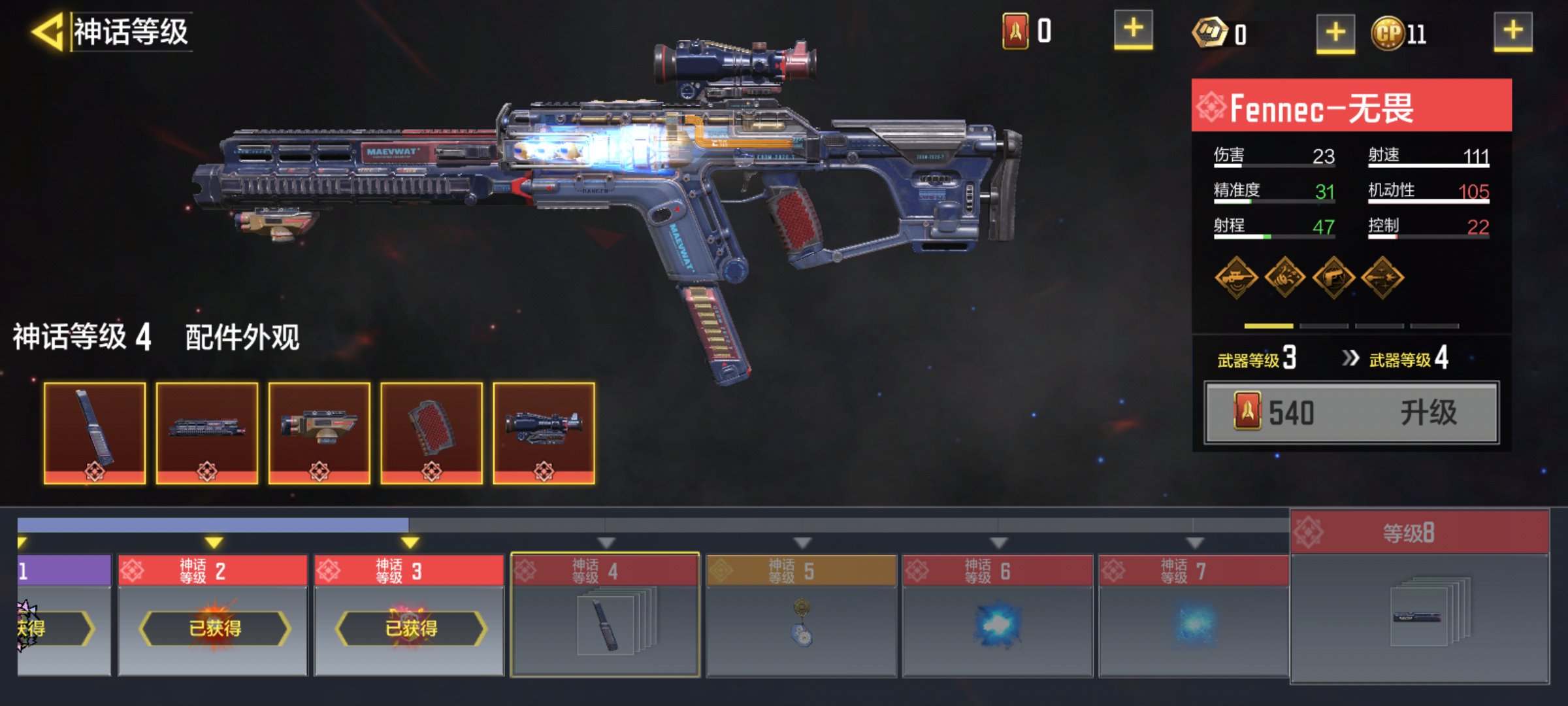Screen dimensions: 1568x706
Task: Select the underbarrel attachment skin slot
Action: point(319,433)
